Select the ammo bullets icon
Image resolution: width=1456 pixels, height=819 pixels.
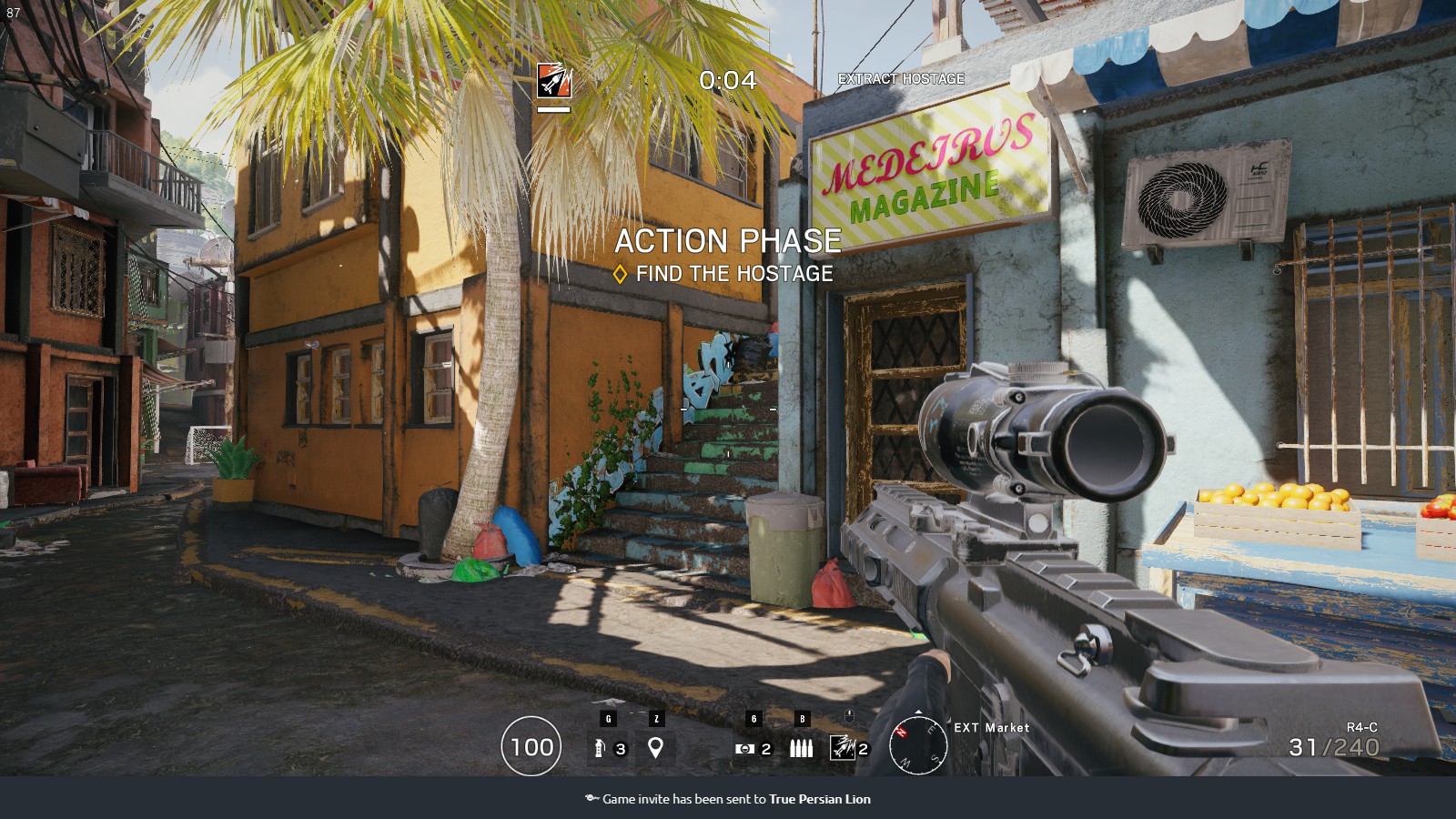click(x=801, y=748)
